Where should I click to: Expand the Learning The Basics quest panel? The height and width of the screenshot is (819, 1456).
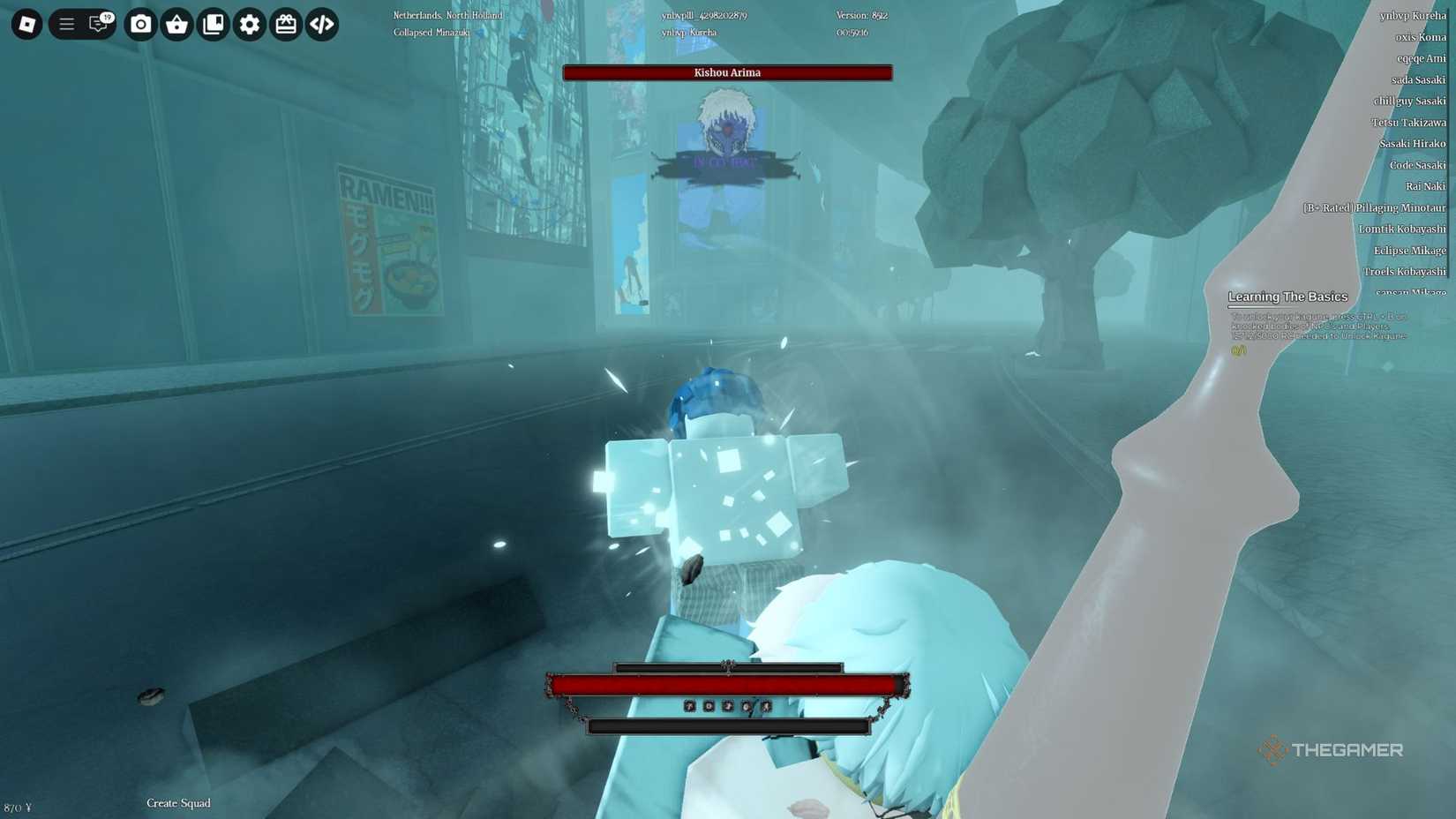point(1287,297)
